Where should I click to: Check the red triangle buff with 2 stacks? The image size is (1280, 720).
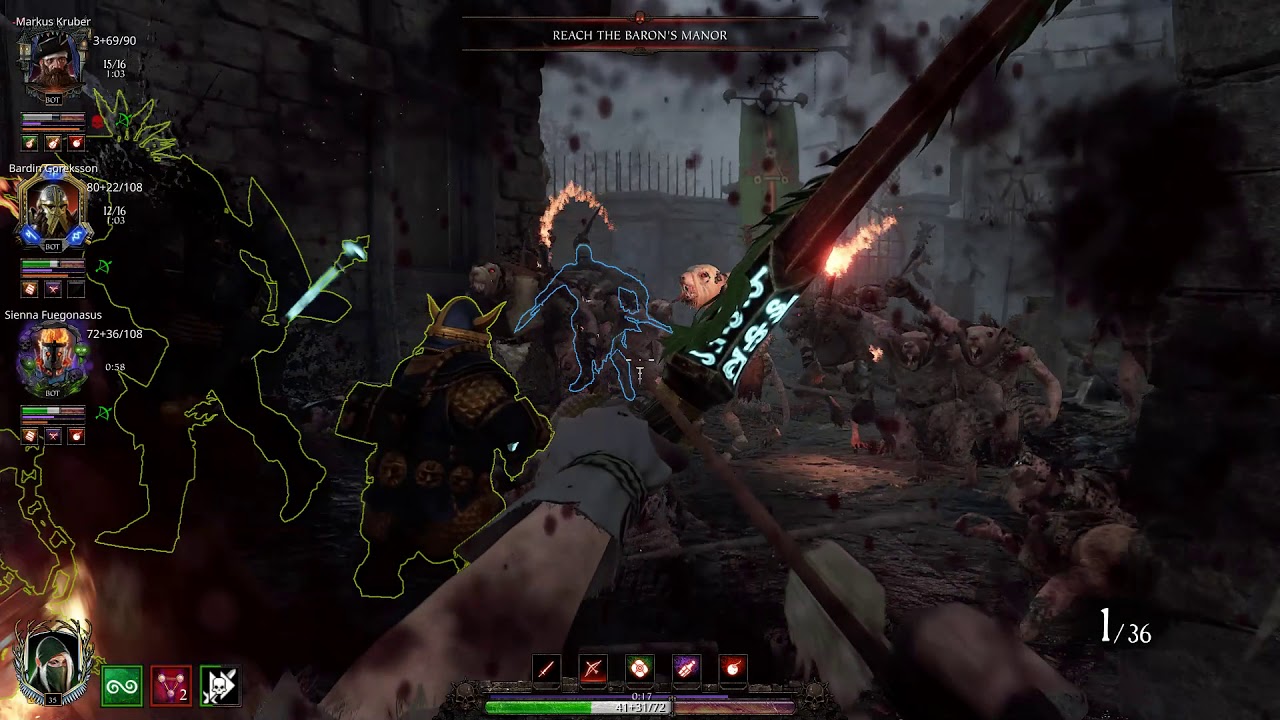coord(171,687)
